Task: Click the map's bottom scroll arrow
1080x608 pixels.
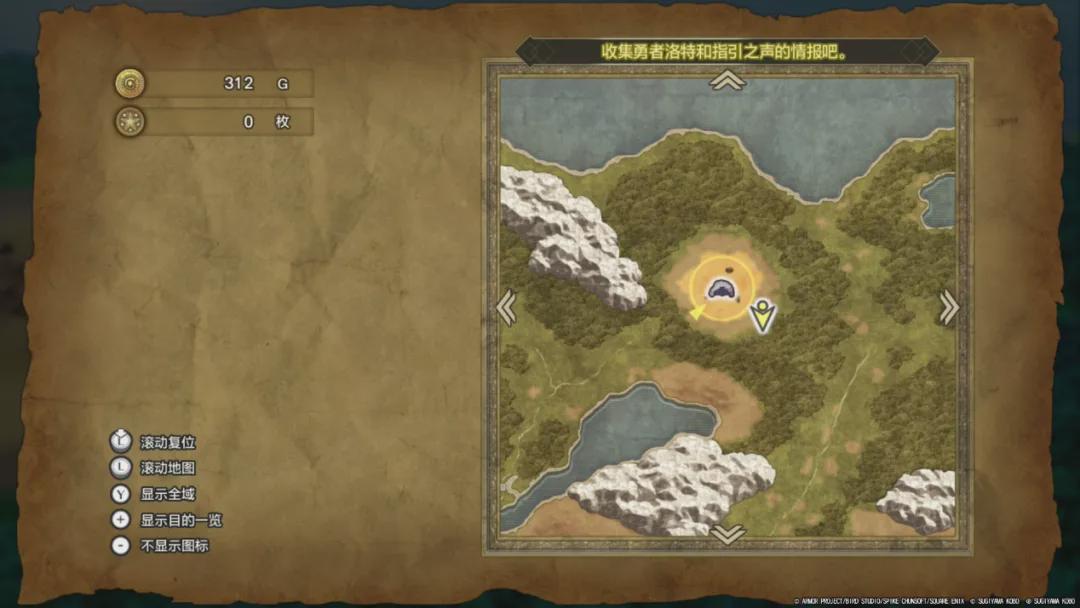Action: coord(727,534)
